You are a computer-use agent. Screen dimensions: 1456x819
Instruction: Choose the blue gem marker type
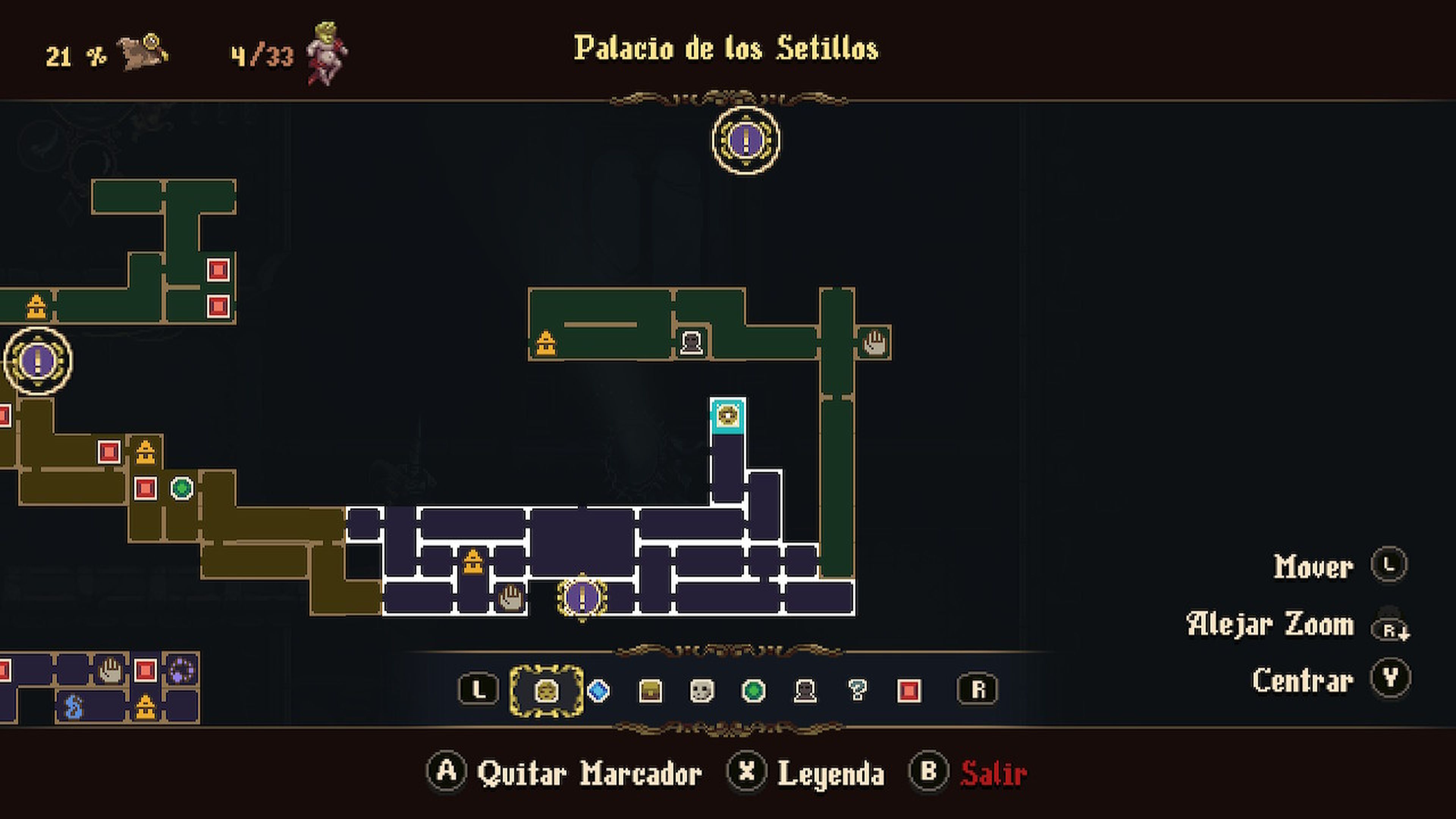pos(599,691)
